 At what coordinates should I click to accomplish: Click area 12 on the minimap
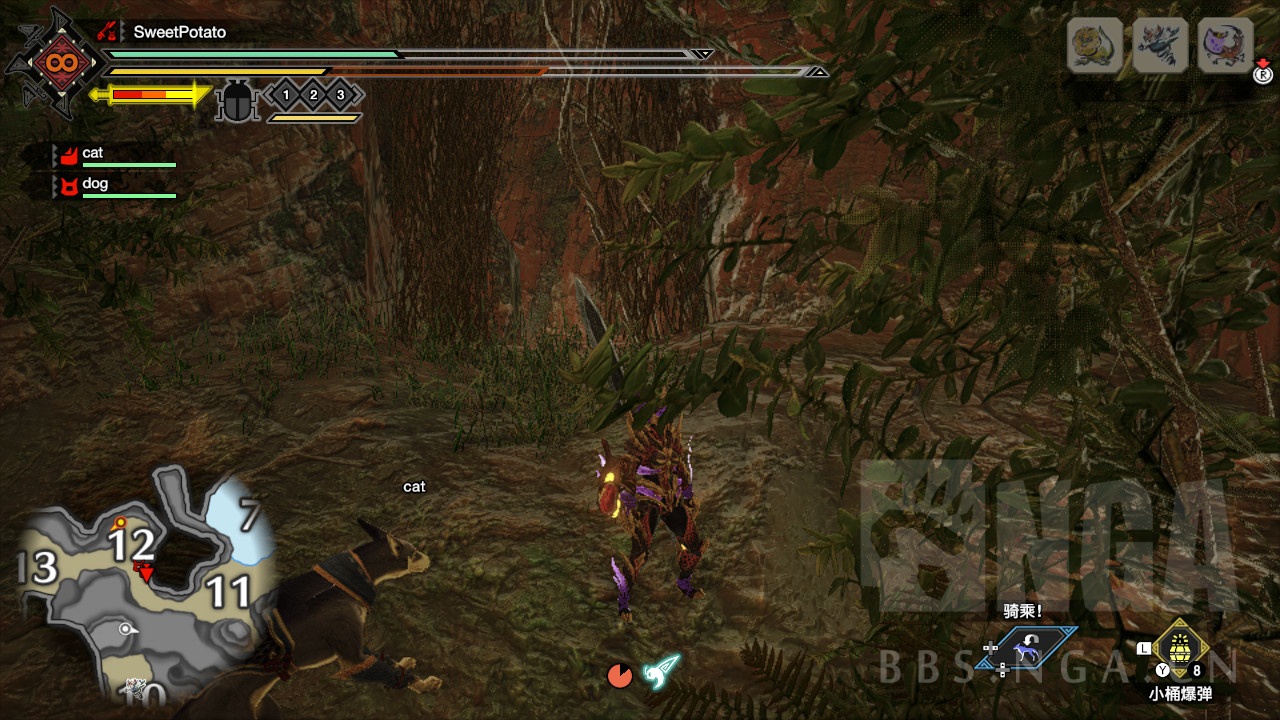pyautogui.click(x=132, y=546)
